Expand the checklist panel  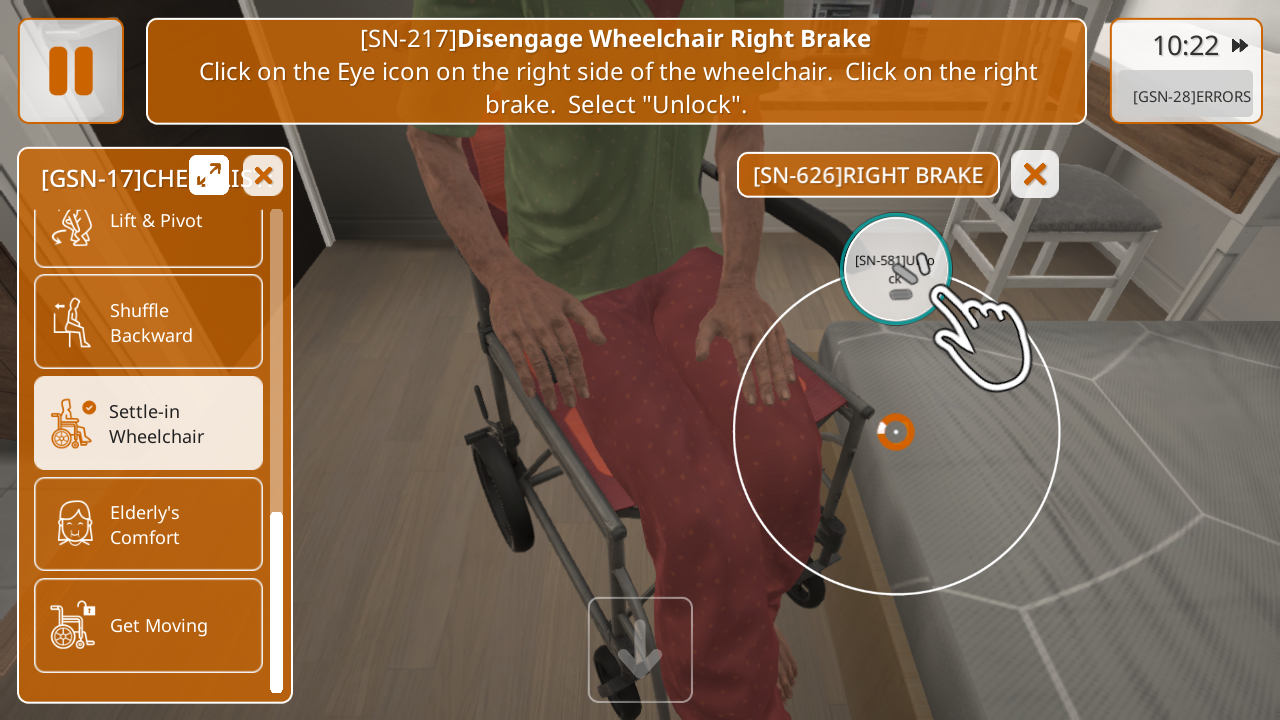pyautogui.click(x=209, y=175)
